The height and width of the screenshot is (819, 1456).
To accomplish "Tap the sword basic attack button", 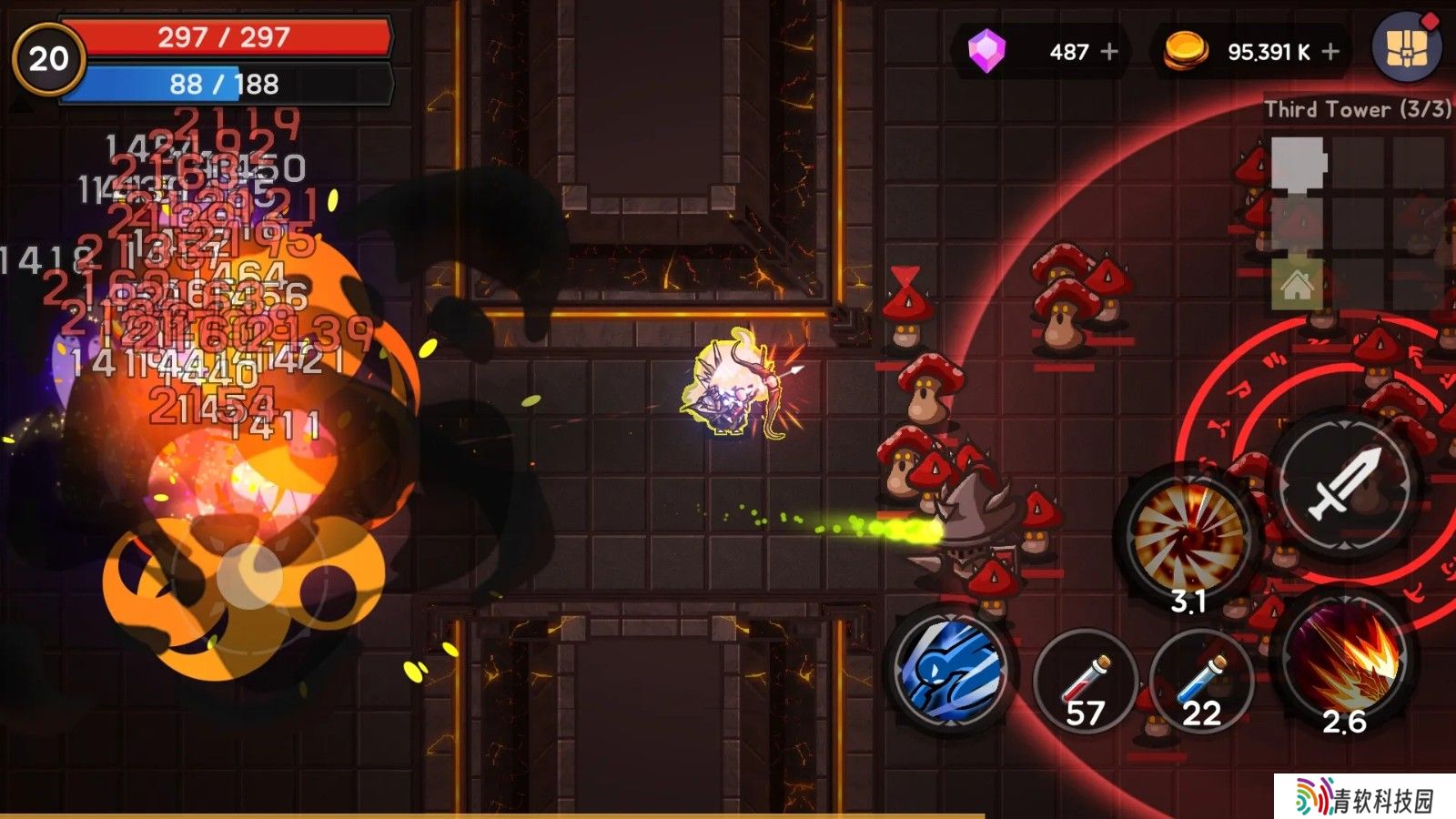I will (1345, 487).
